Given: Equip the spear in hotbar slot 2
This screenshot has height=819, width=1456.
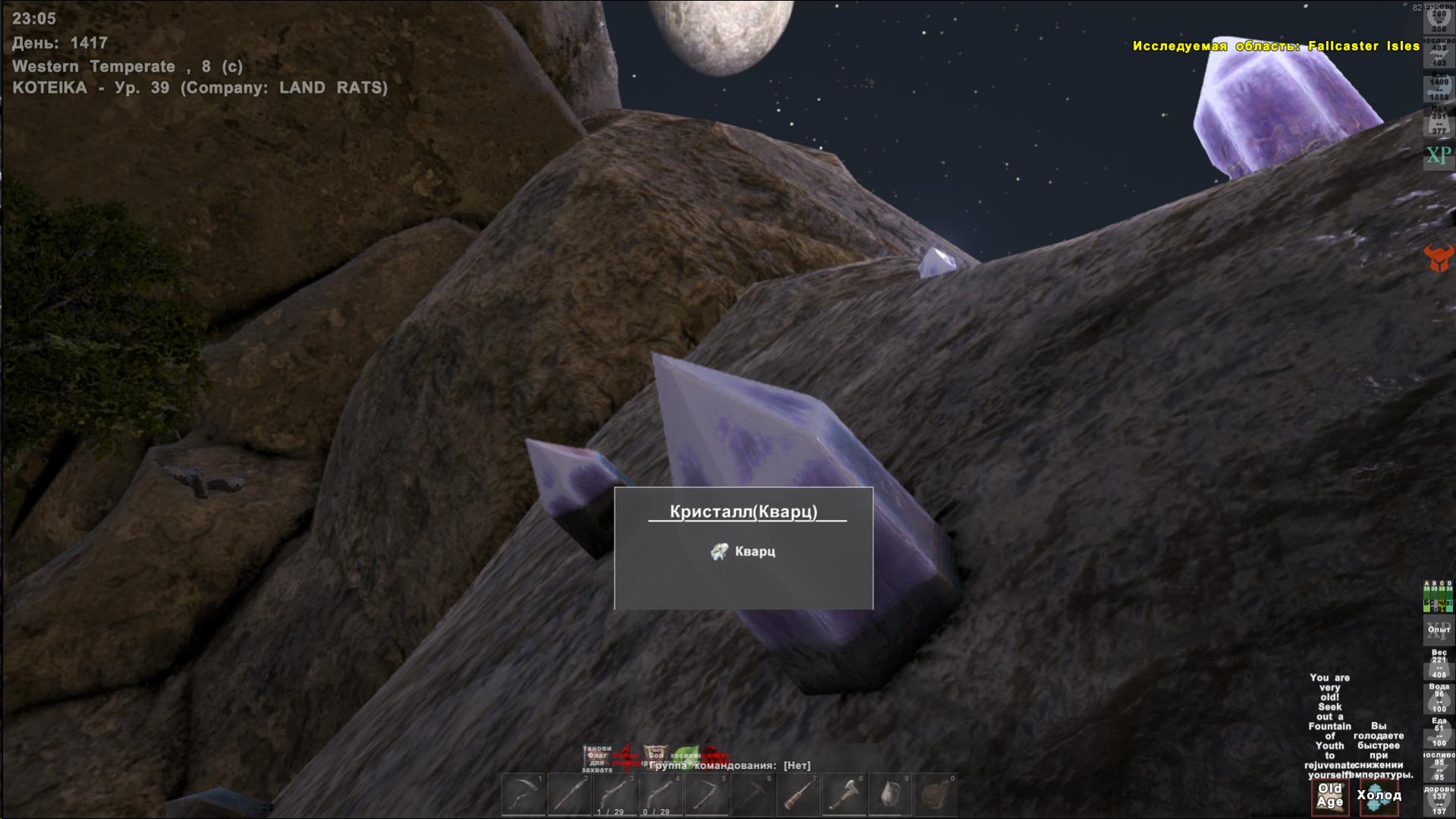Looking at the screenshot, I should tap(569, 795).
